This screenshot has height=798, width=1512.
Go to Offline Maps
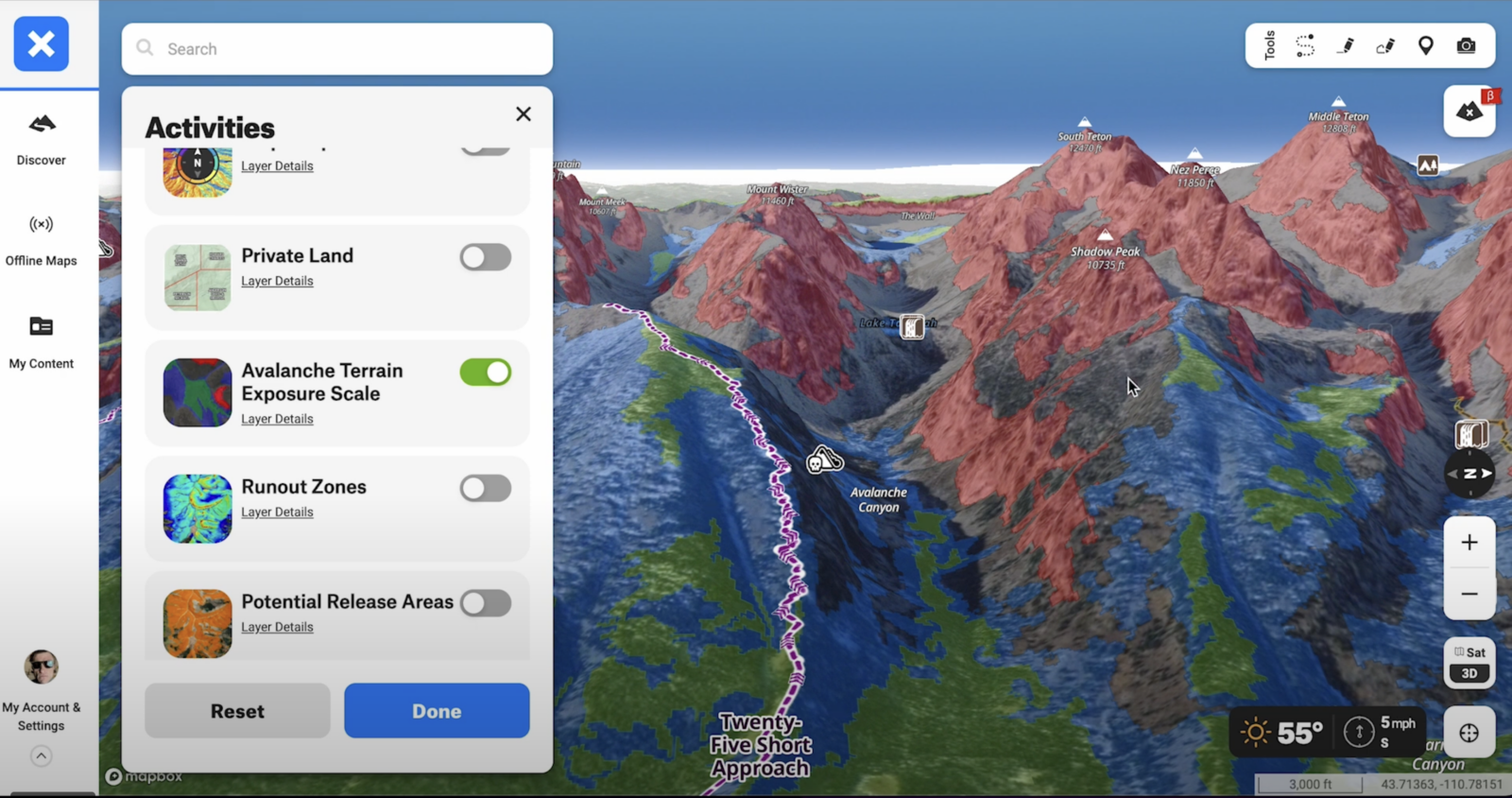42,239
